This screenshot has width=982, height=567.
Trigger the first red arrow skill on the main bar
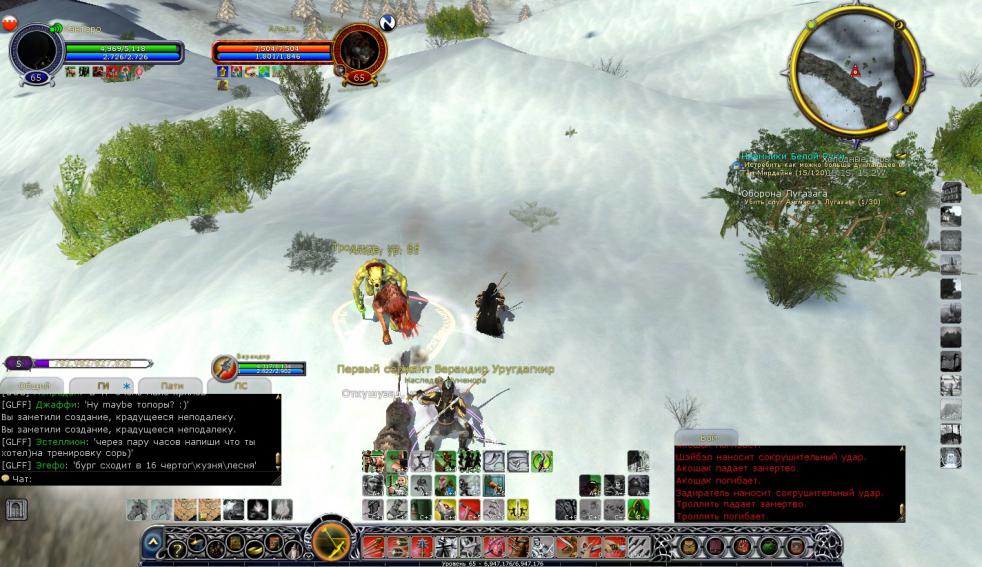pyautogui.click(x=372, y=546)
